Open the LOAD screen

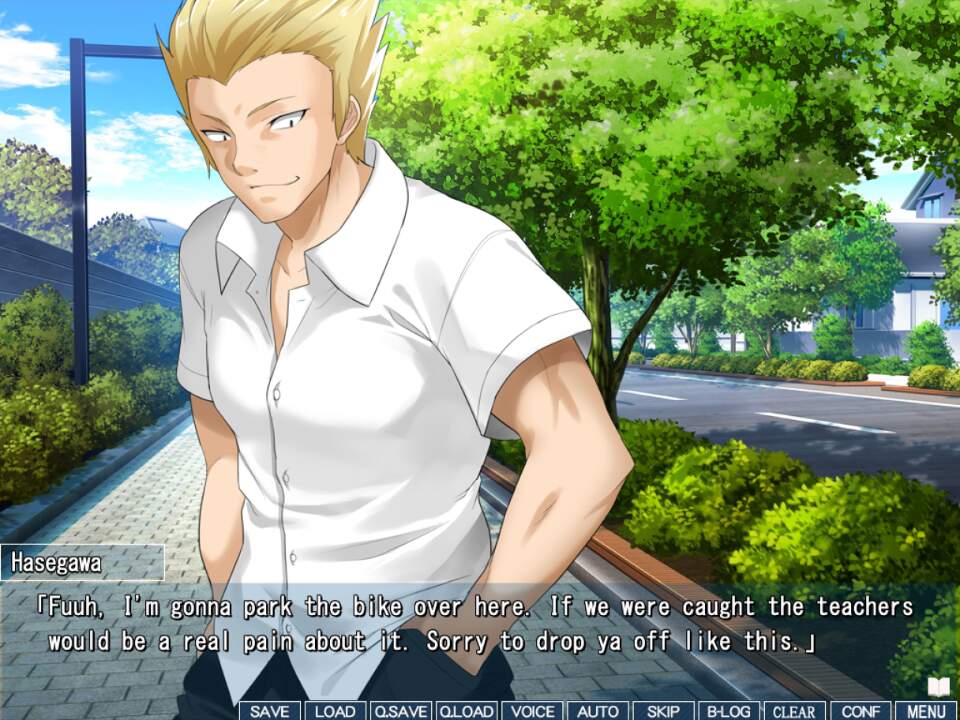coord(335,711)
